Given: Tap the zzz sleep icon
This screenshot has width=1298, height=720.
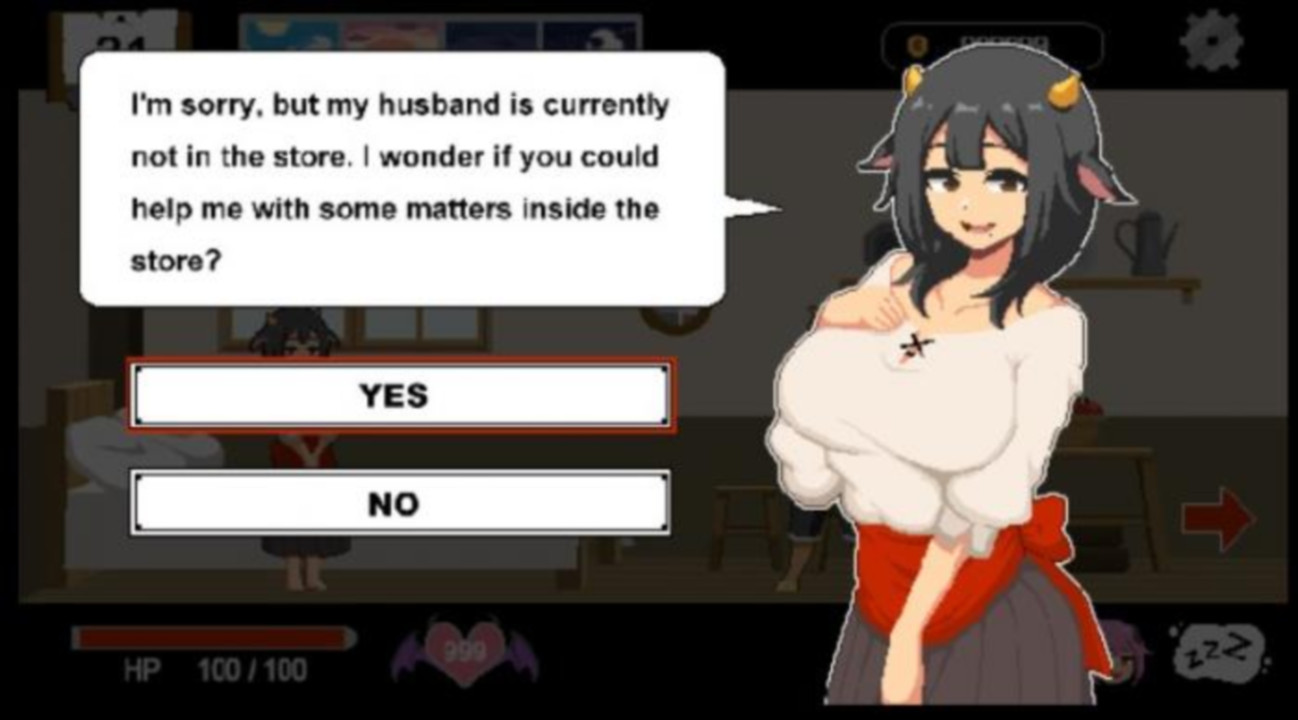Looking at the screenshot, I should 1217,653.
